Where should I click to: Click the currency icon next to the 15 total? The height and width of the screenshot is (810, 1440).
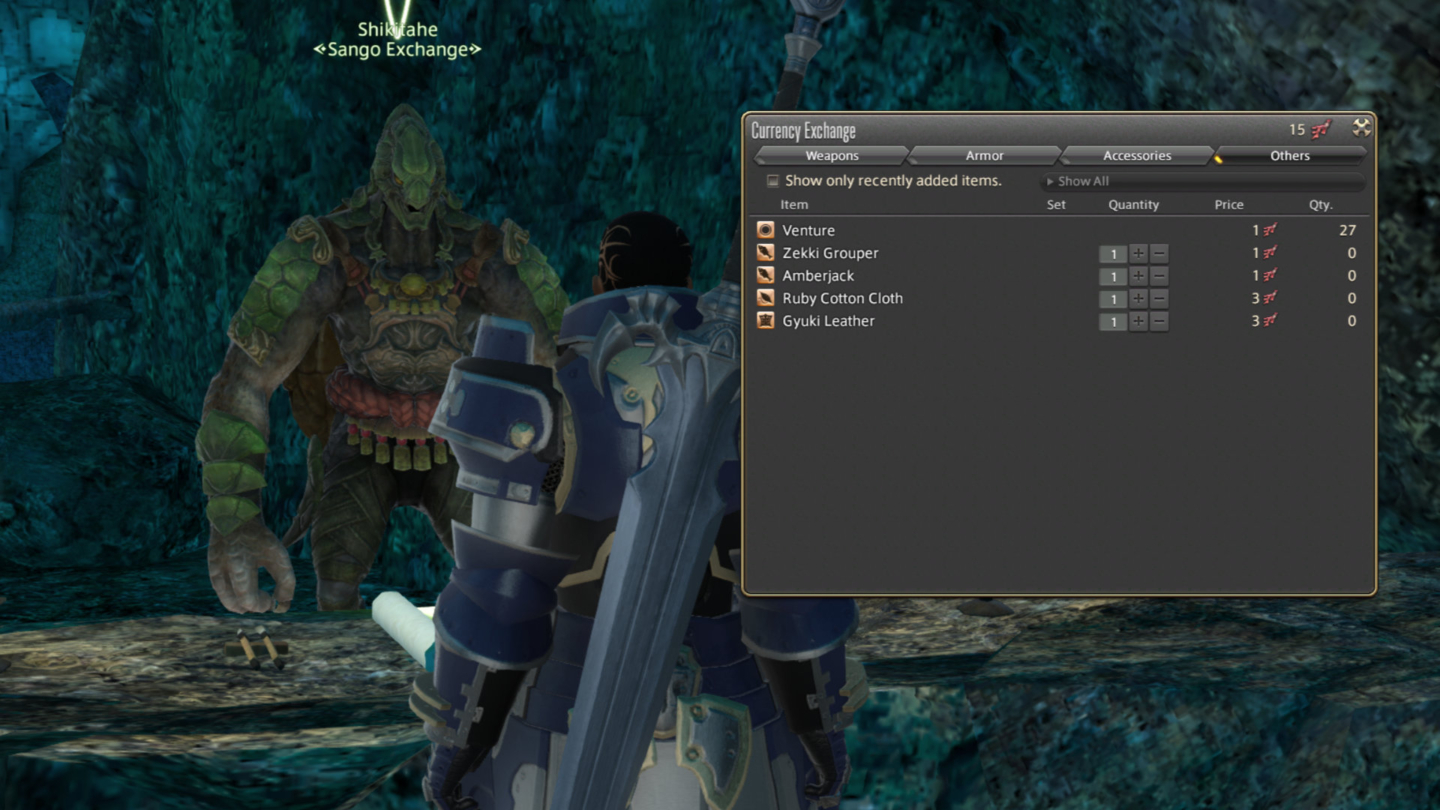coord(1320,129)
